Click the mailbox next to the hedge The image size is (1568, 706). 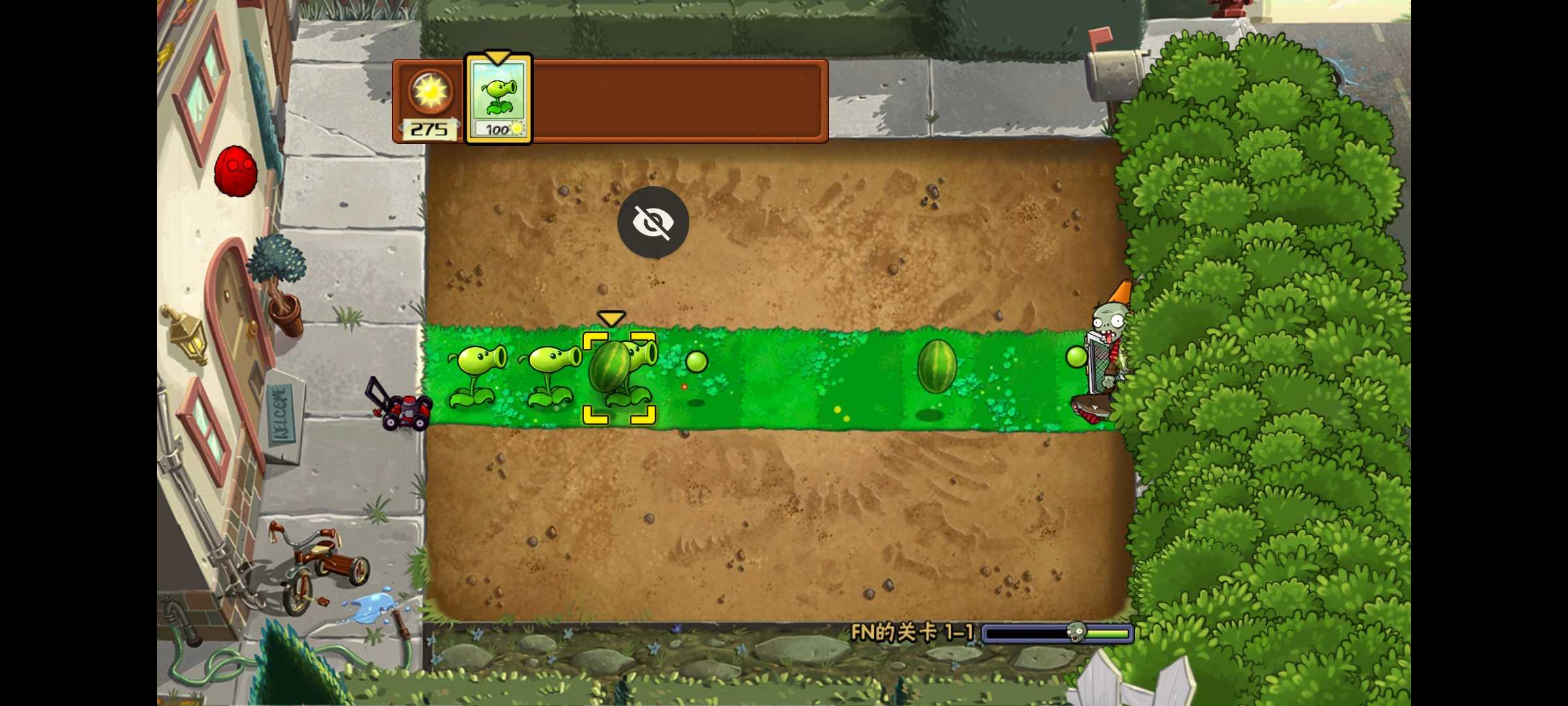coord(1114,72)
